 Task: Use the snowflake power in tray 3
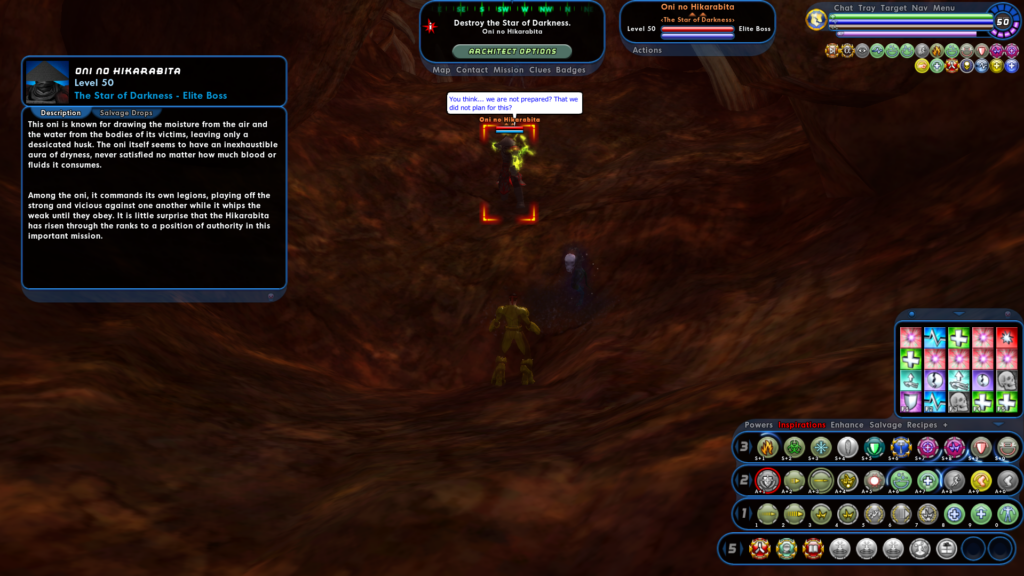point(821,447)
